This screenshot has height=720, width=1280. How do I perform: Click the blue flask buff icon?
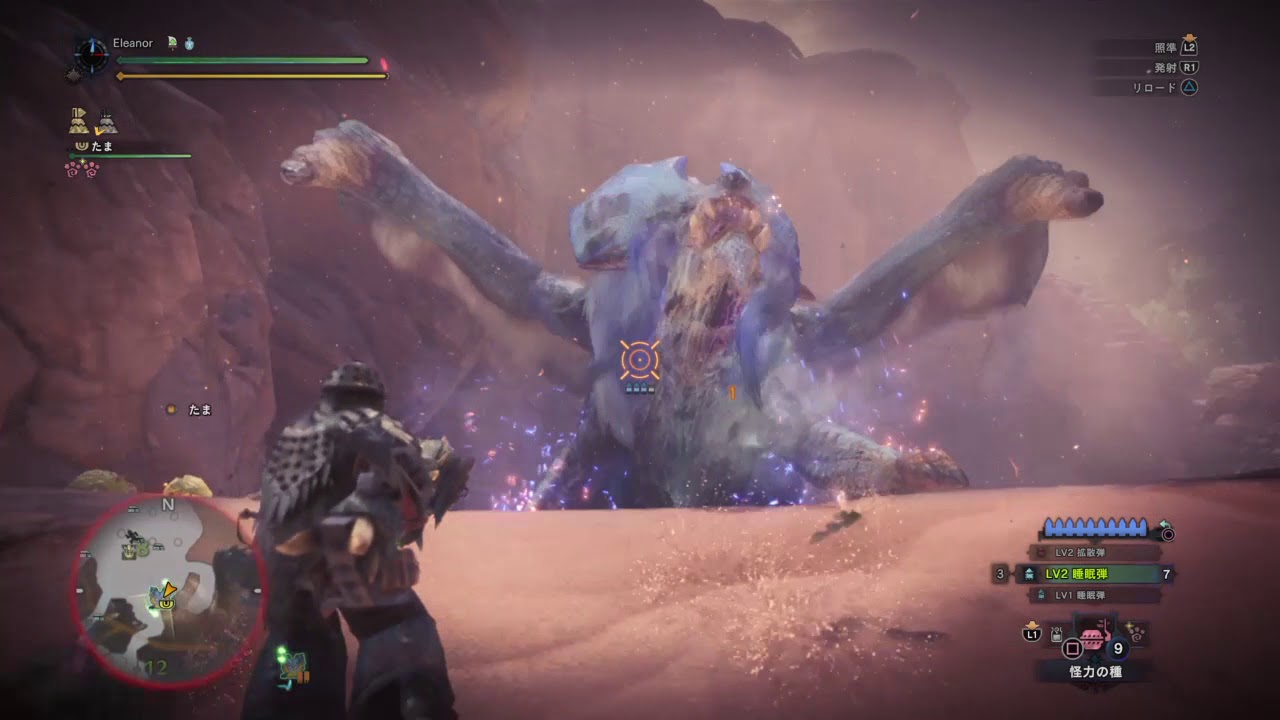189,44
